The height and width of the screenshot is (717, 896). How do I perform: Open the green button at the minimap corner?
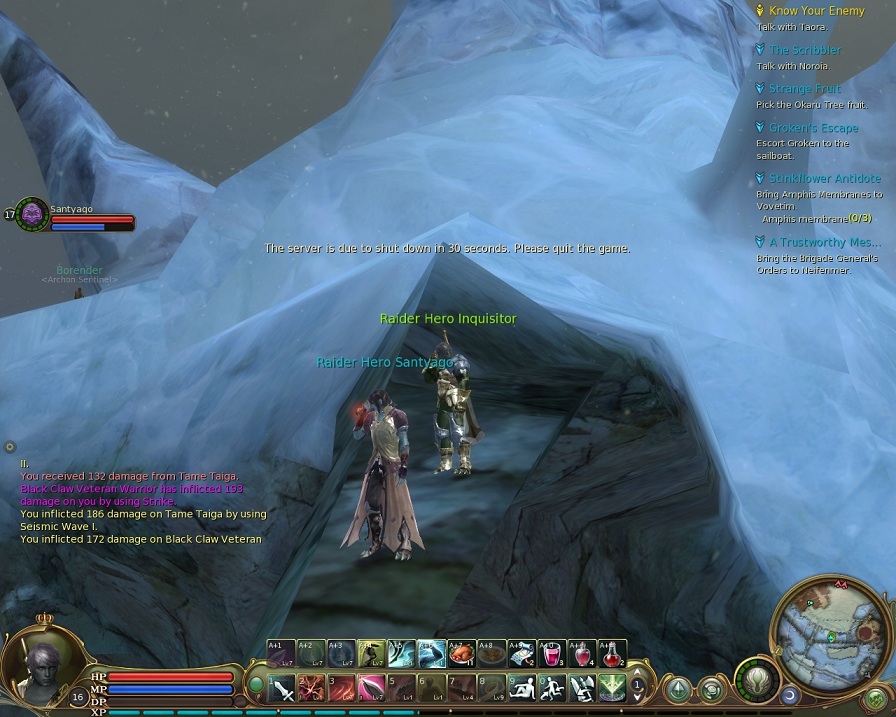click(876, 698)
